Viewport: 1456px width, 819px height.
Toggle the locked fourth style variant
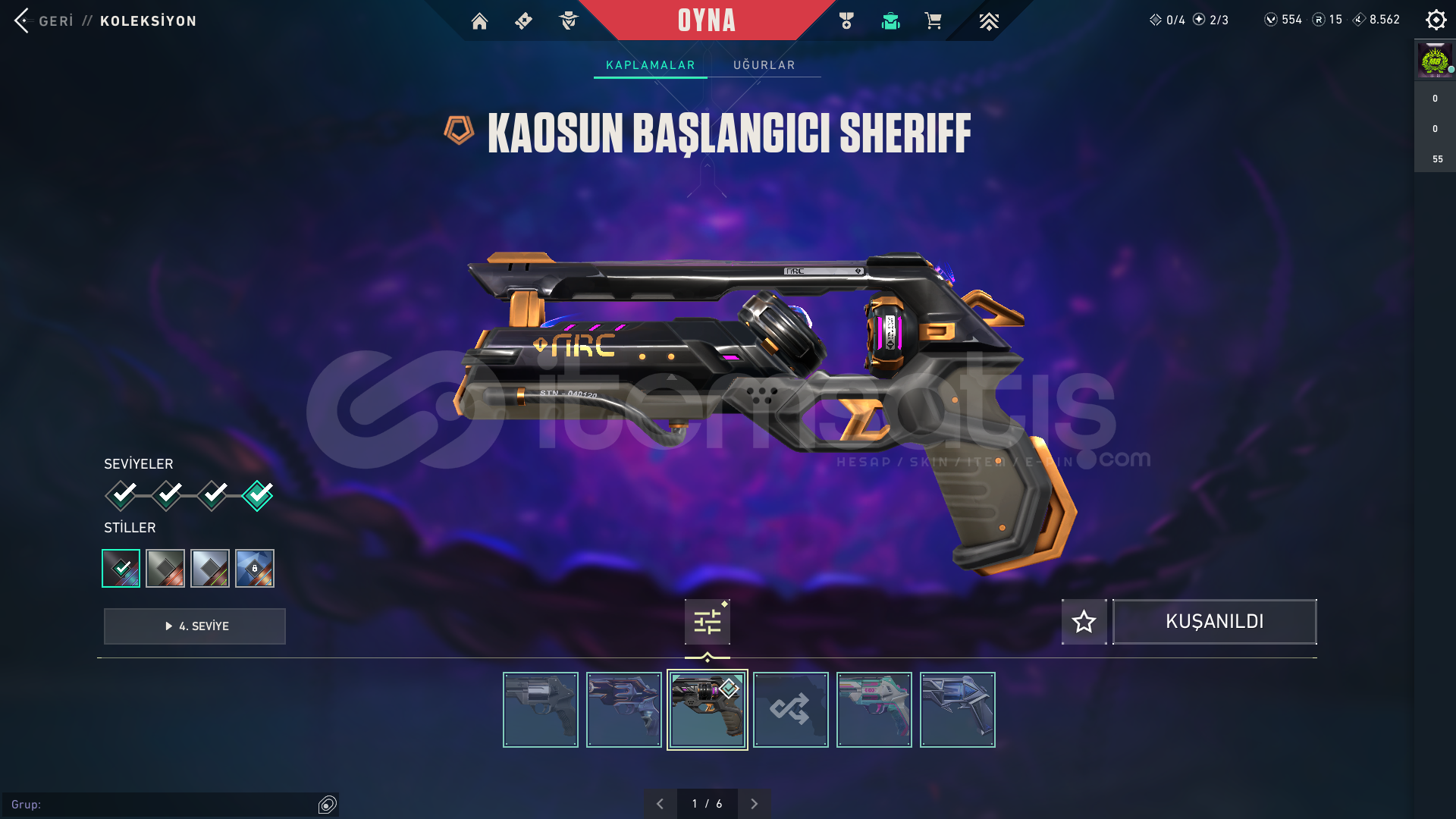coord(255,568)
